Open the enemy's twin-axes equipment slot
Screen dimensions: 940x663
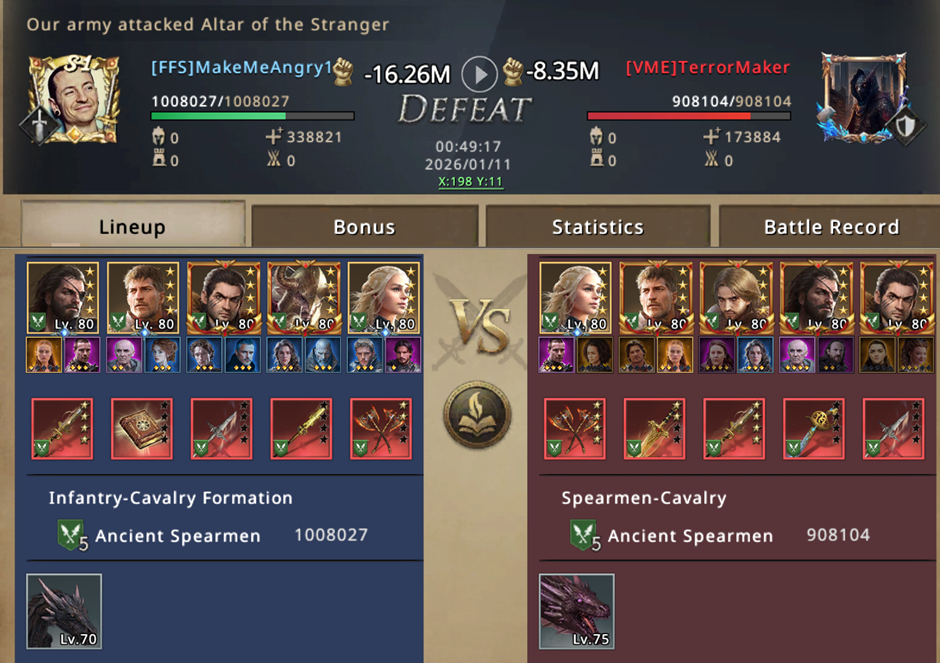[574, 429]
